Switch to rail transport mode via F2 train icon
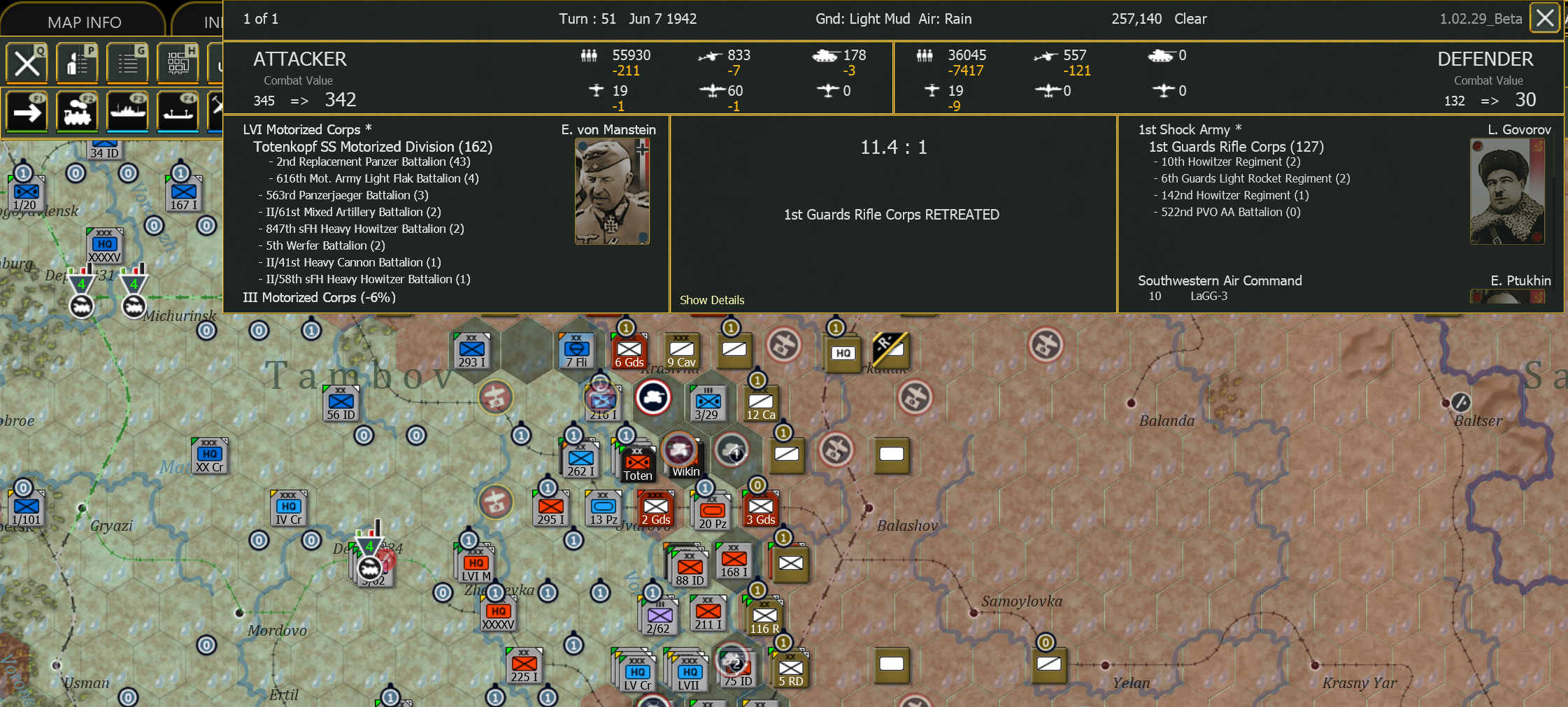1568x707 pixels. [x=77, y=112]
